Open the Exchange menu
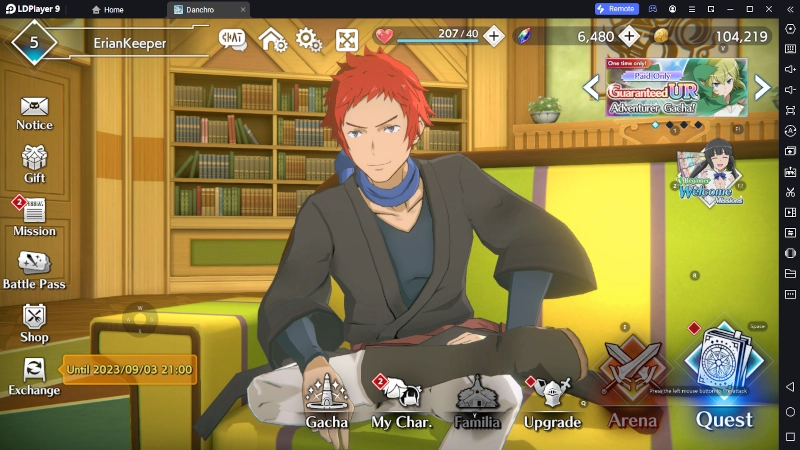The height and width of the screenshot is (450, 800). pyautogui.click(x=34, y=373)
